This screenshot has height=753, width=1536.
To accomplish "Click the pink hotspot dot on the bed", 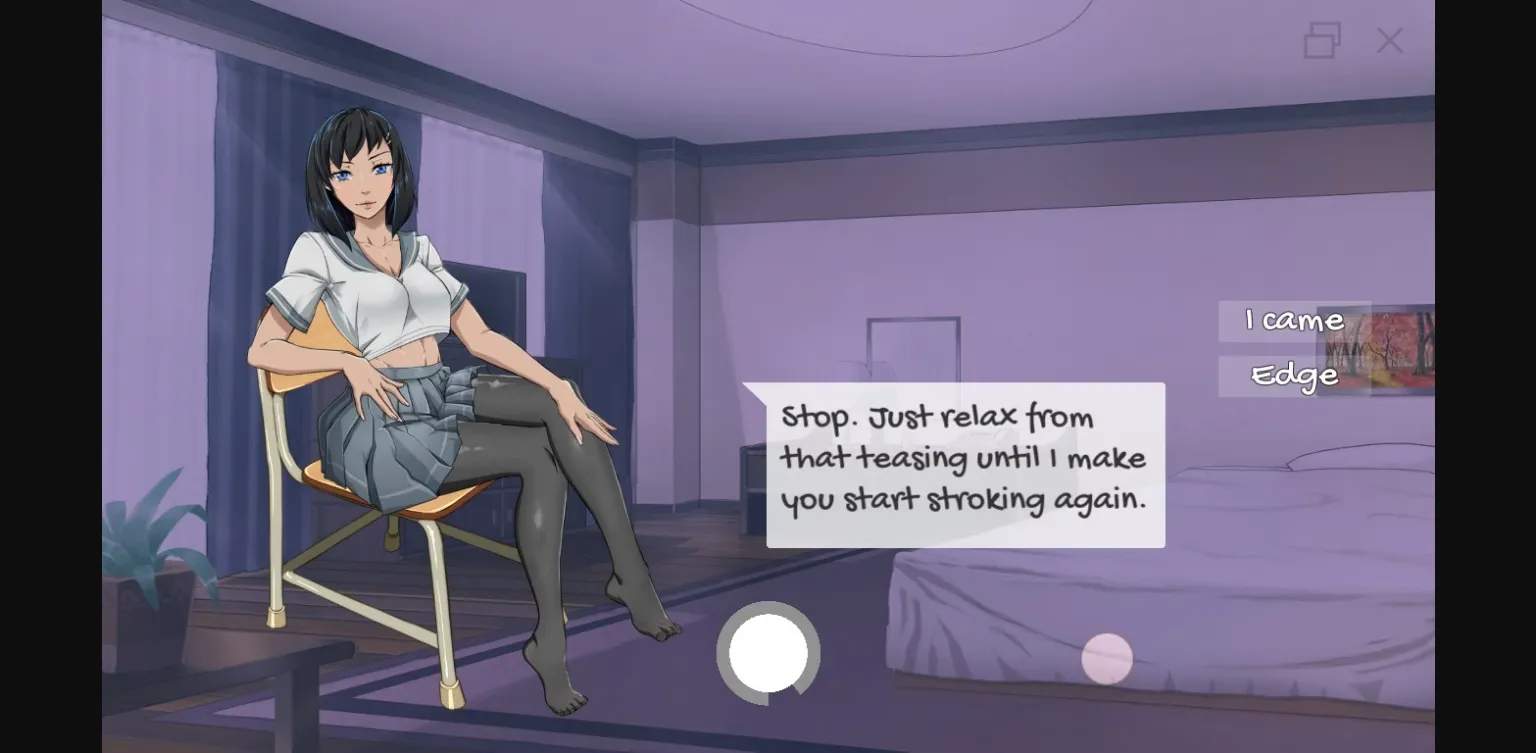I will pos(1108,657).
